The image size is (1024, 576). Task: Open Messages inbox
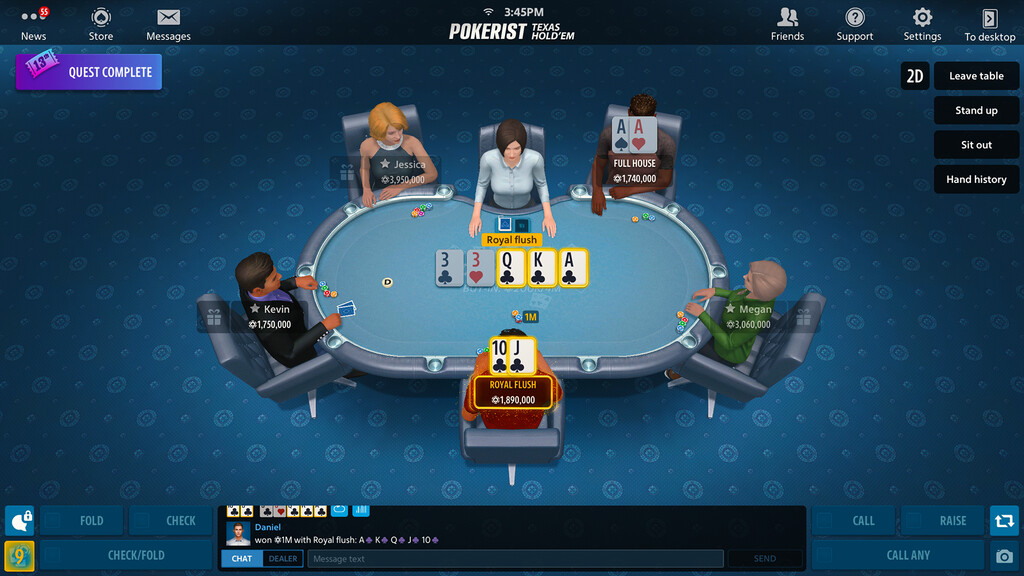click(168, 24)
